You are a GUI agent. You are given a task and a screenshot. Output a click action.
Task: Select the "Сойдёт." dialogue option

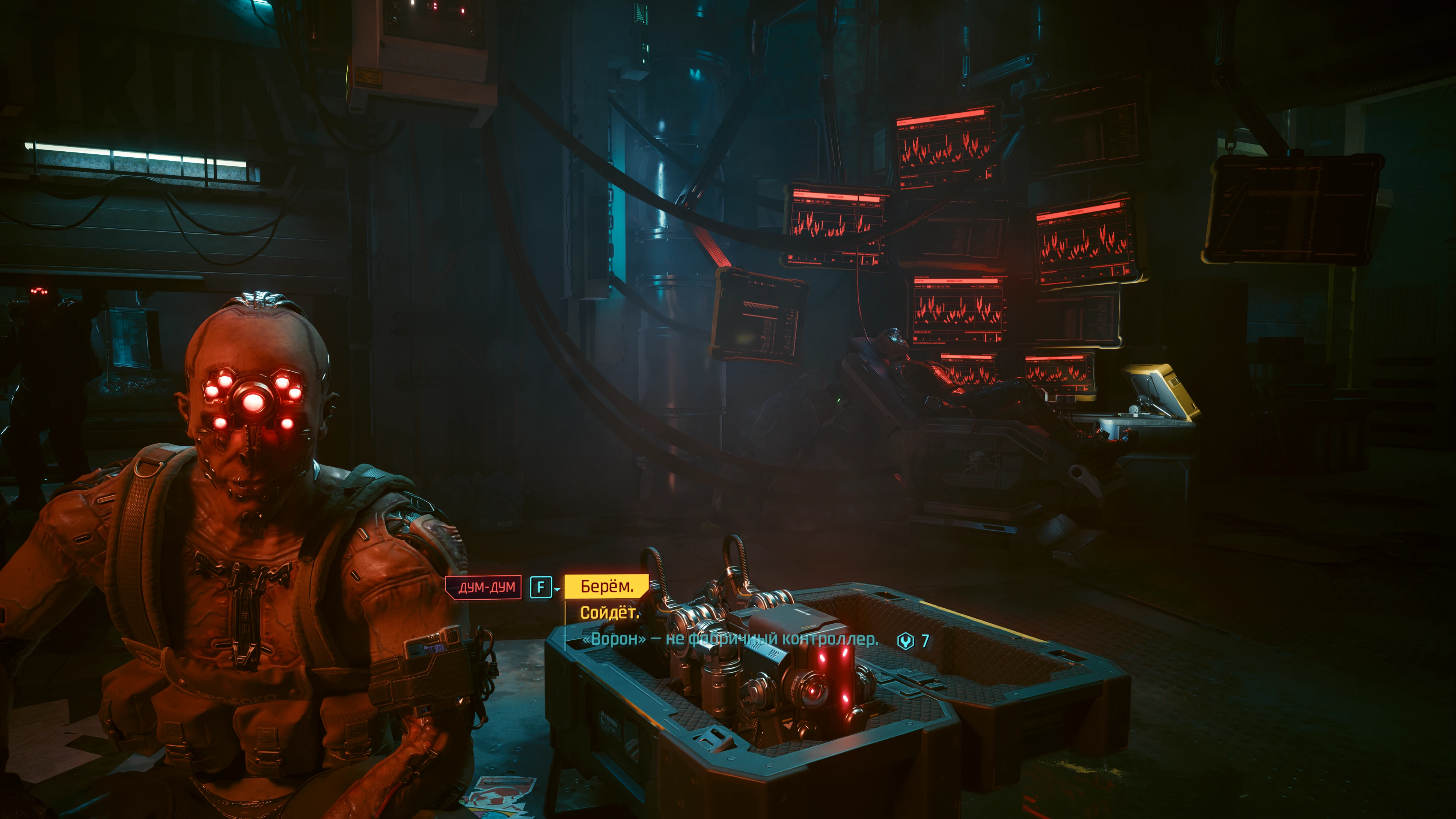point(609,613)
